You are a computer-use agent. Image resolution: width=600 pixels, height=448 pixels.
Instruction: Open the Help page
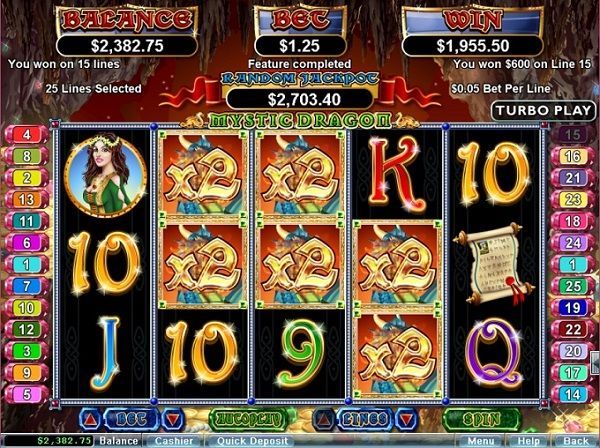(x=526, y=440)
